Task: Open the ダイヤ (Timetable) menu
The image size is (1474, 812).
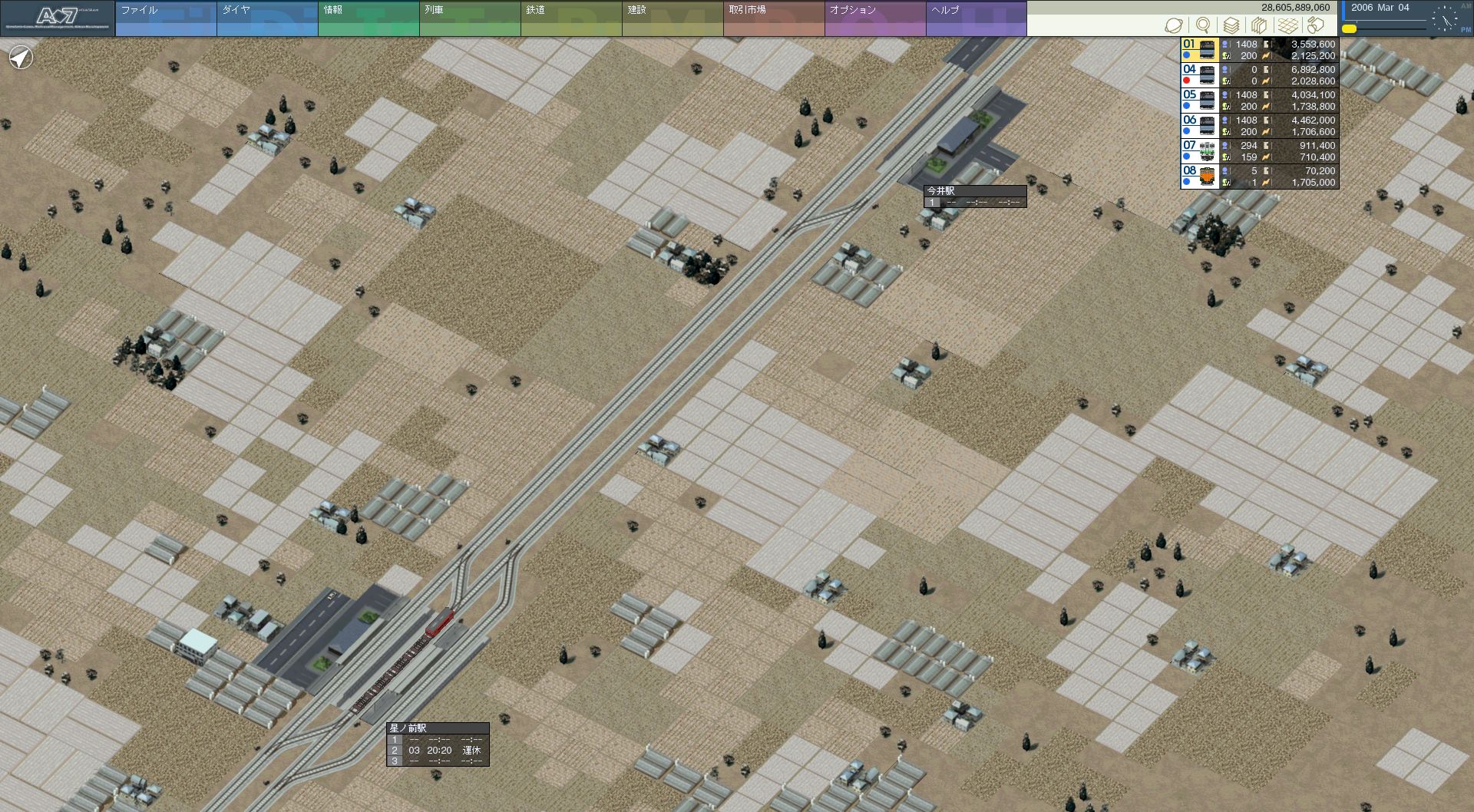Action: point(267,18)
